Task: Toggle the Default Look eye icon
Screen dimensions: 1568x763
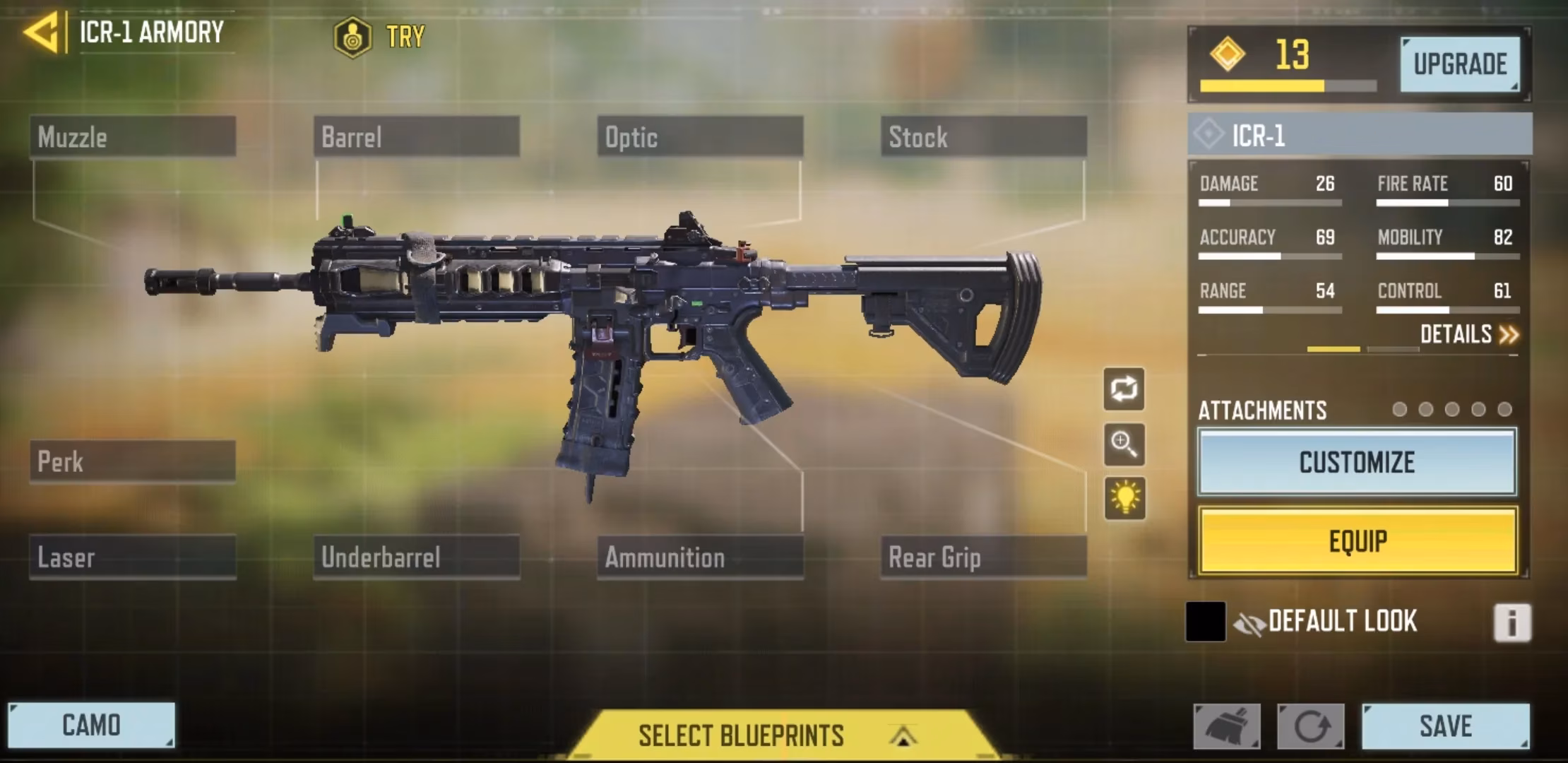Action: click(1249, 621)
